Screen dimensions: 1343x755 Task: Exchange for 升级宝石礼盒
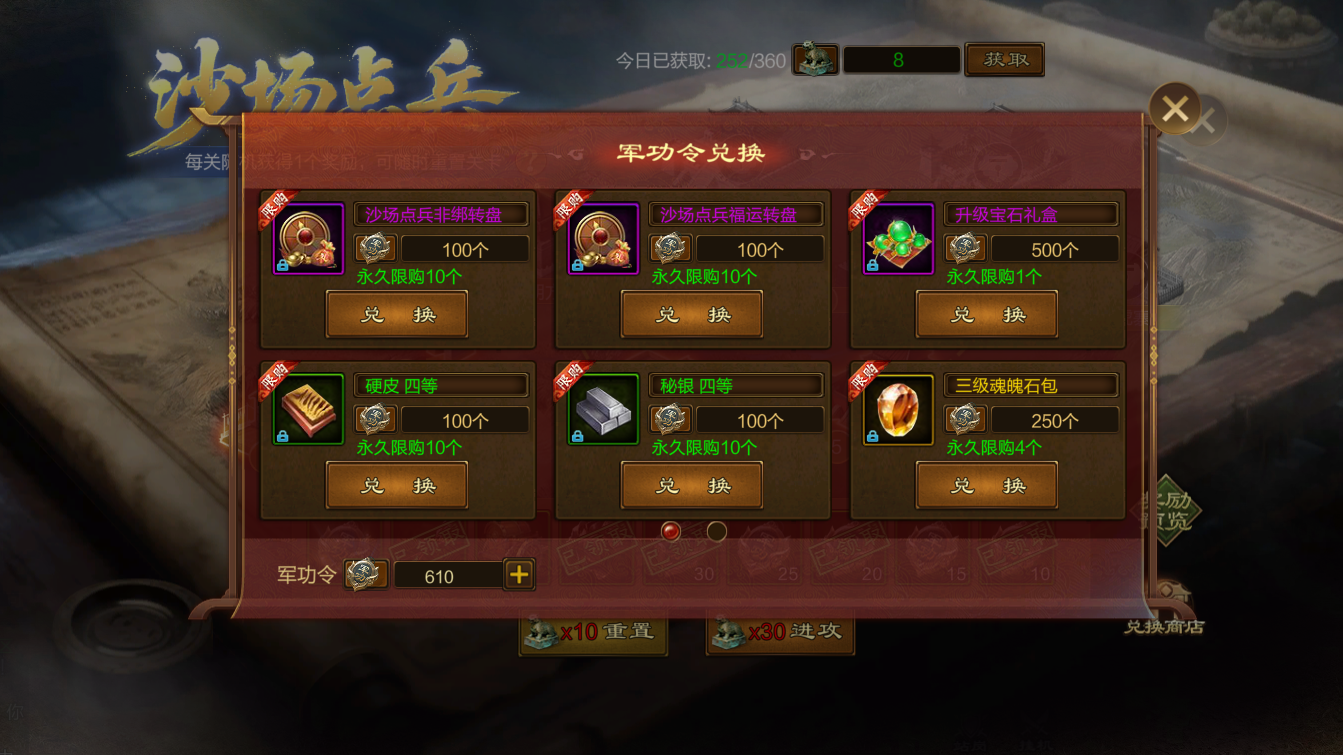(987, 315)
